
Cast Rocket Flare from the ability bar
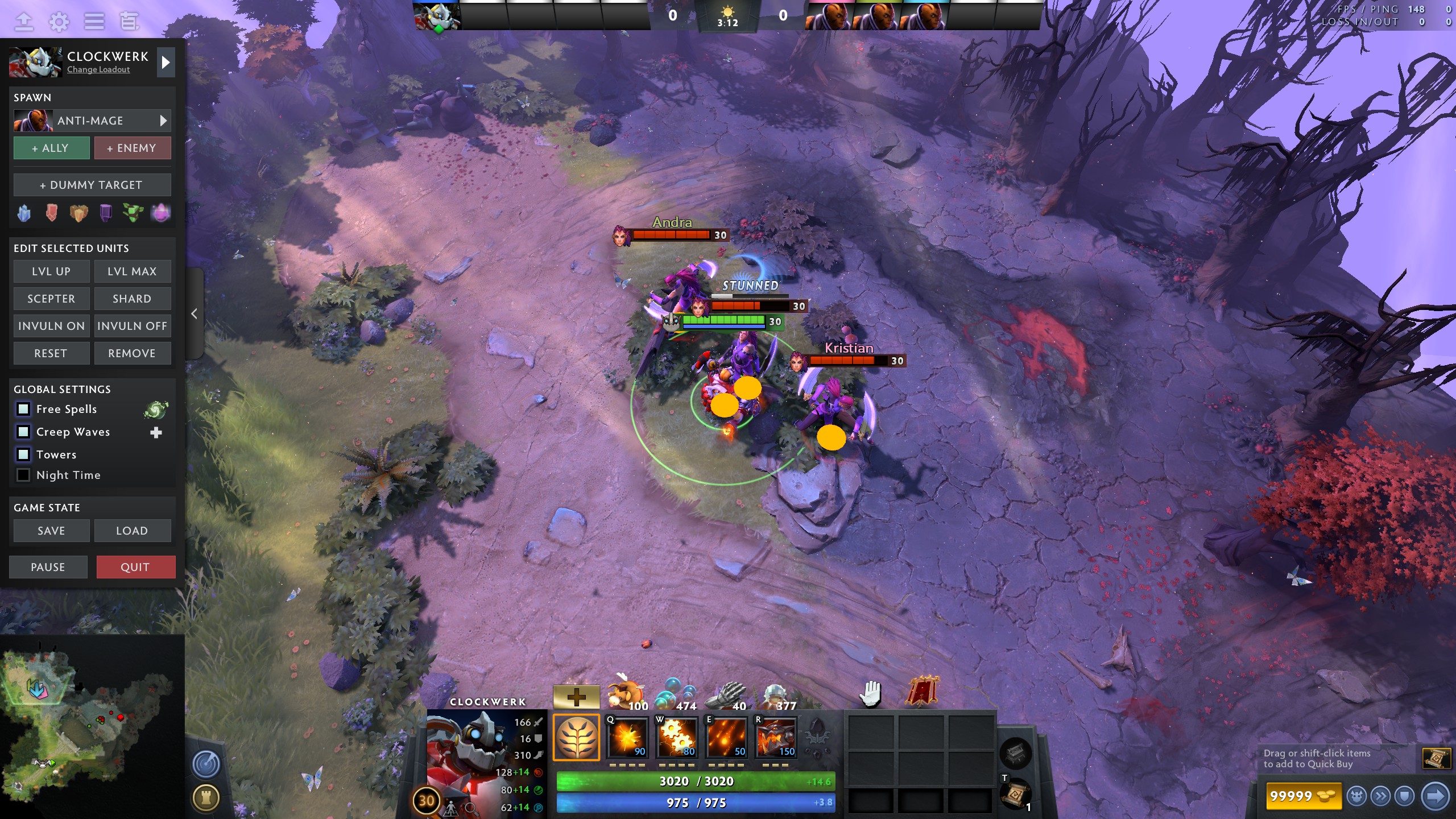point(726,739)
